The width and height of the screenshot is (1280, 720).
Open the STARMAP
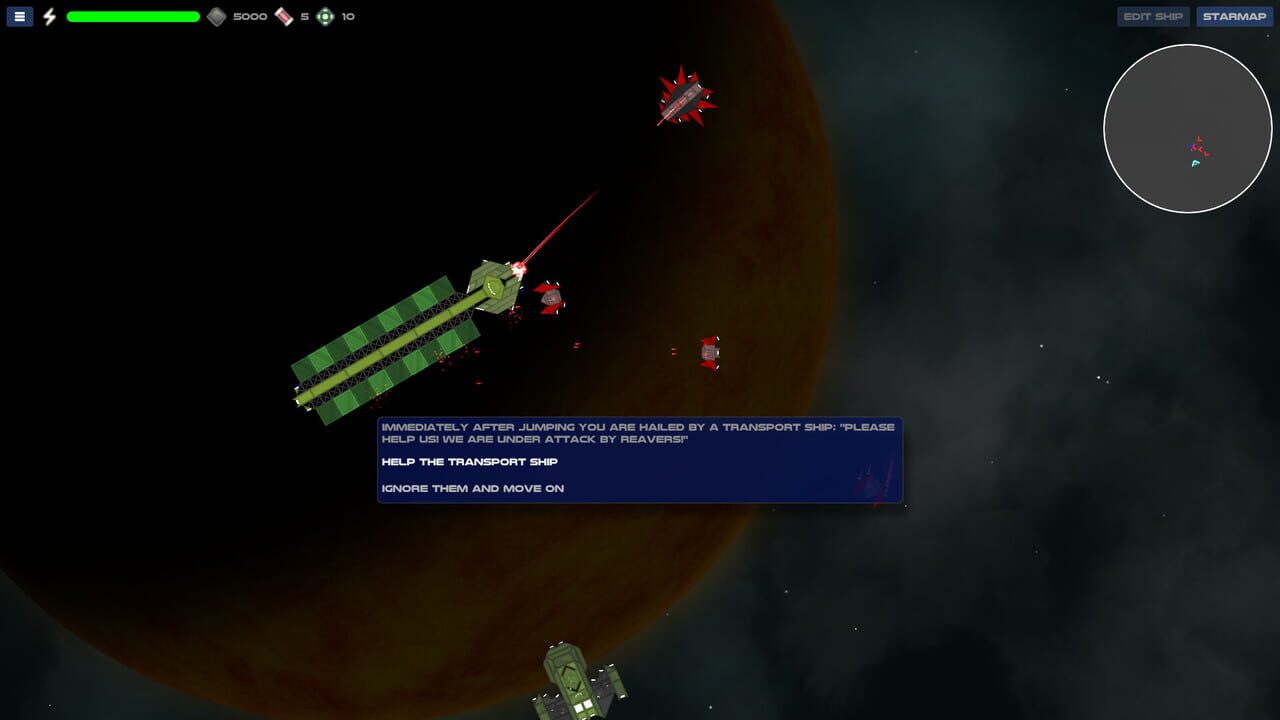pyautogui.click(x=1233, y=16)
